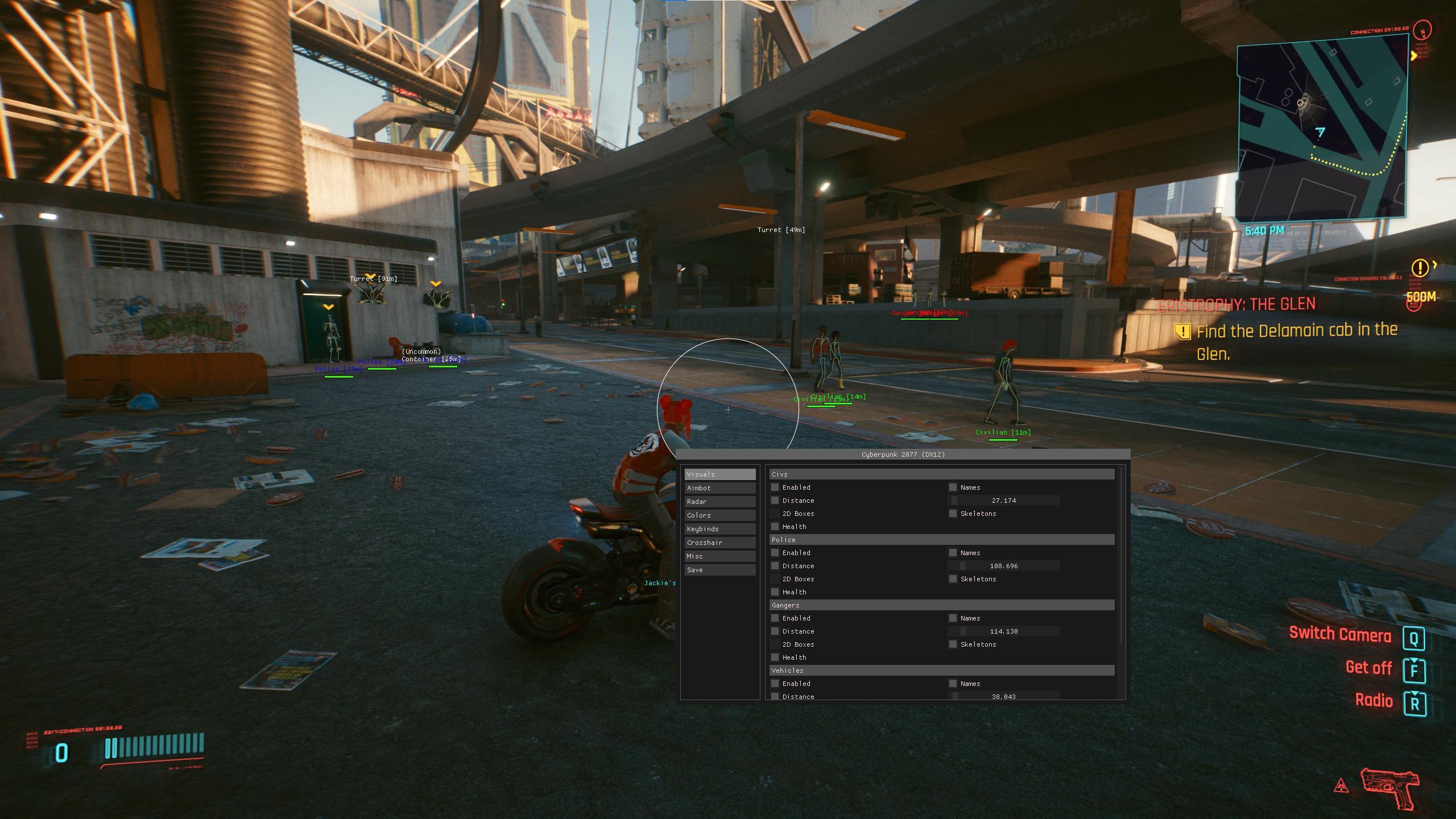This screenshot has height=819, width=1456.
Task: Toggle the Enabled checkbox under Civs
Action: click(x=775, y=487)
